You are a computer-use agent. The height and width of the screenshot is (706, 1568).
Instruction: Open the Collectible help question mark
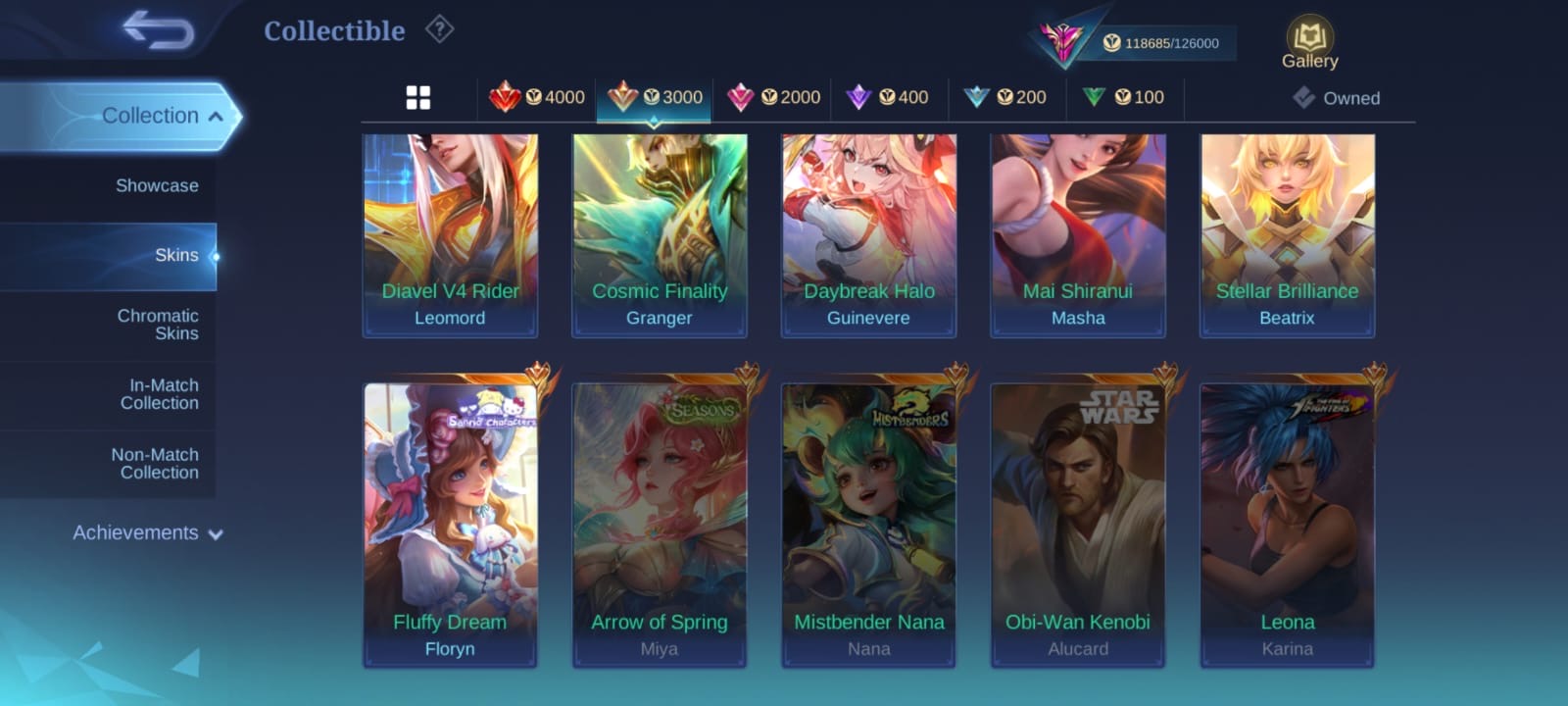pos(439,30)
